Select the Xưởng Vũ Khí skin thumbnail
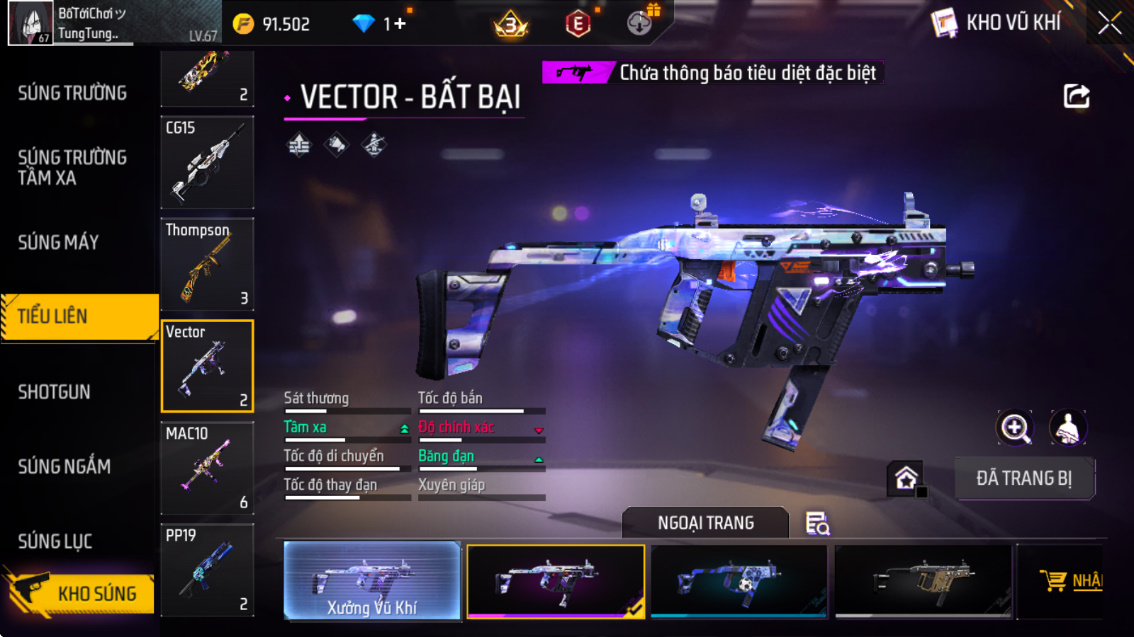Image resolution: width=1134 pixels, height=637 pixels. pyautogui.click(x=372, y=580)
